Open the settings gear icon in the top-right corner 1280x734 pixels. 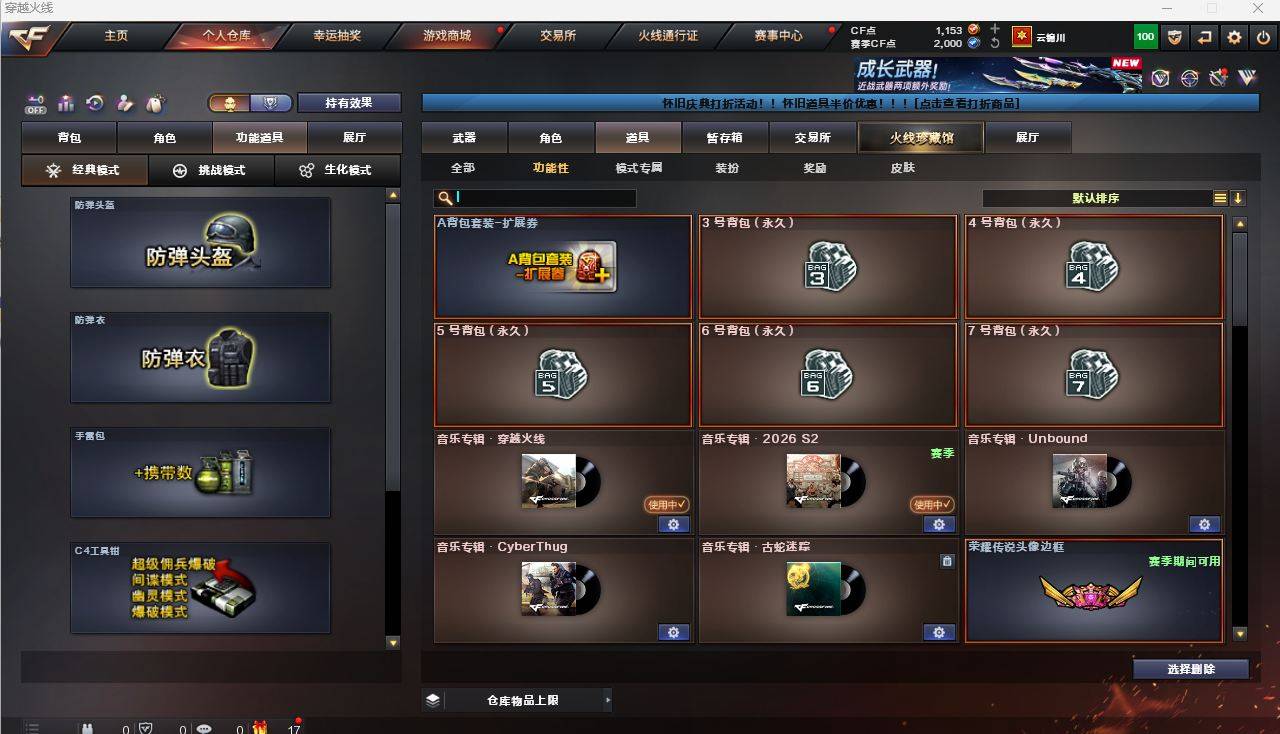click(x=1232, y=36)
